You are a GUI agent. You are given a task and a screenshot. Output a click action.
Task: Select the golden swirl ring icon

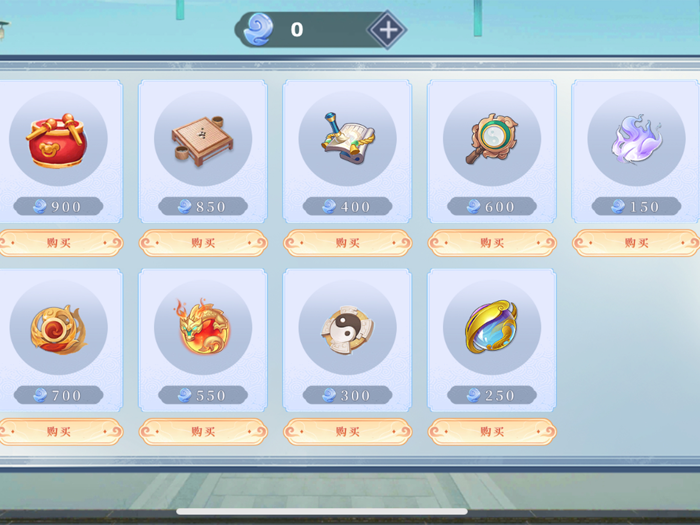pos(58,327)
